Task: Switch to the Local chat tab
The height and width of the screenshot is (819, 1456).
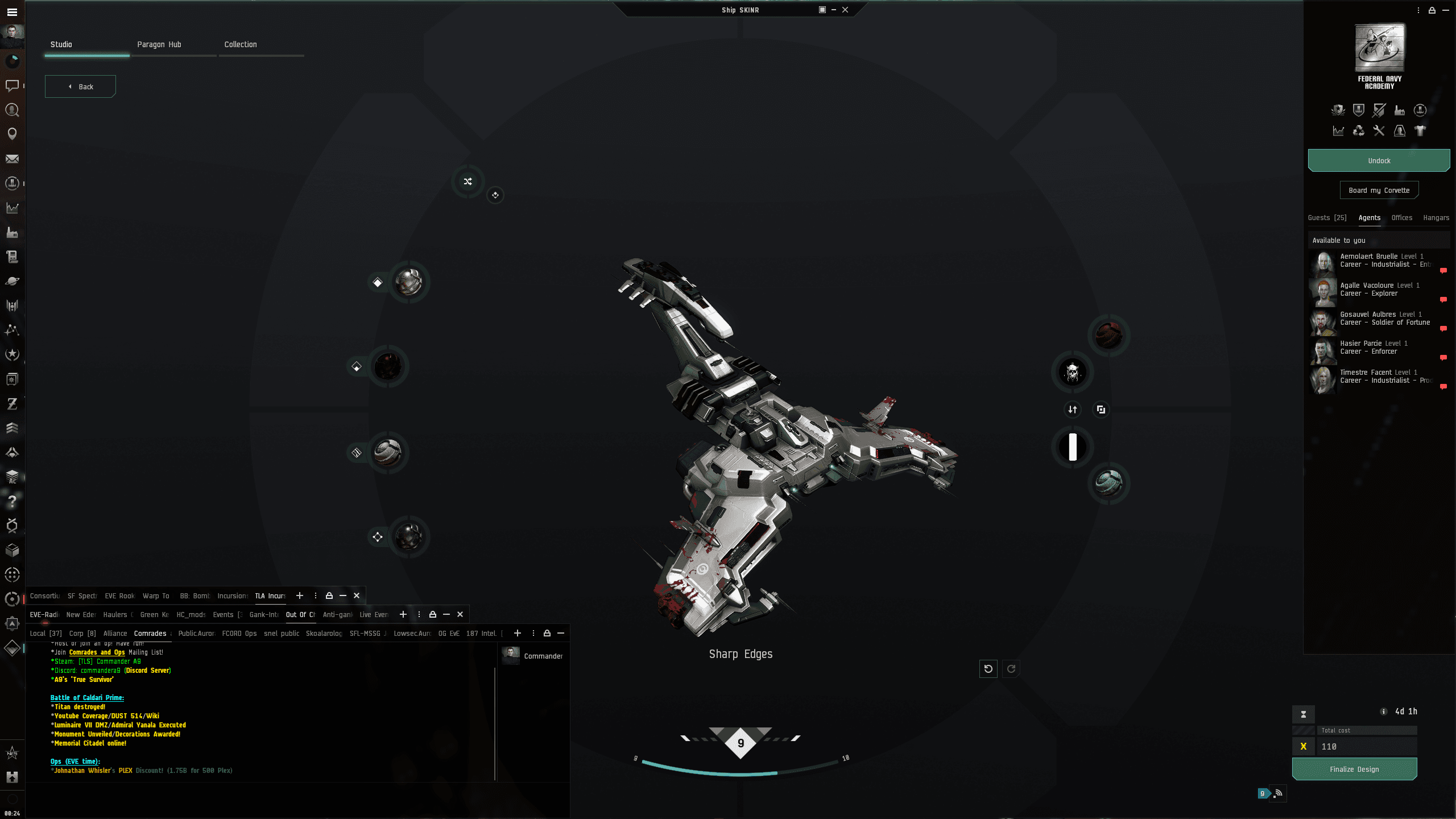Action: [45, 634]
